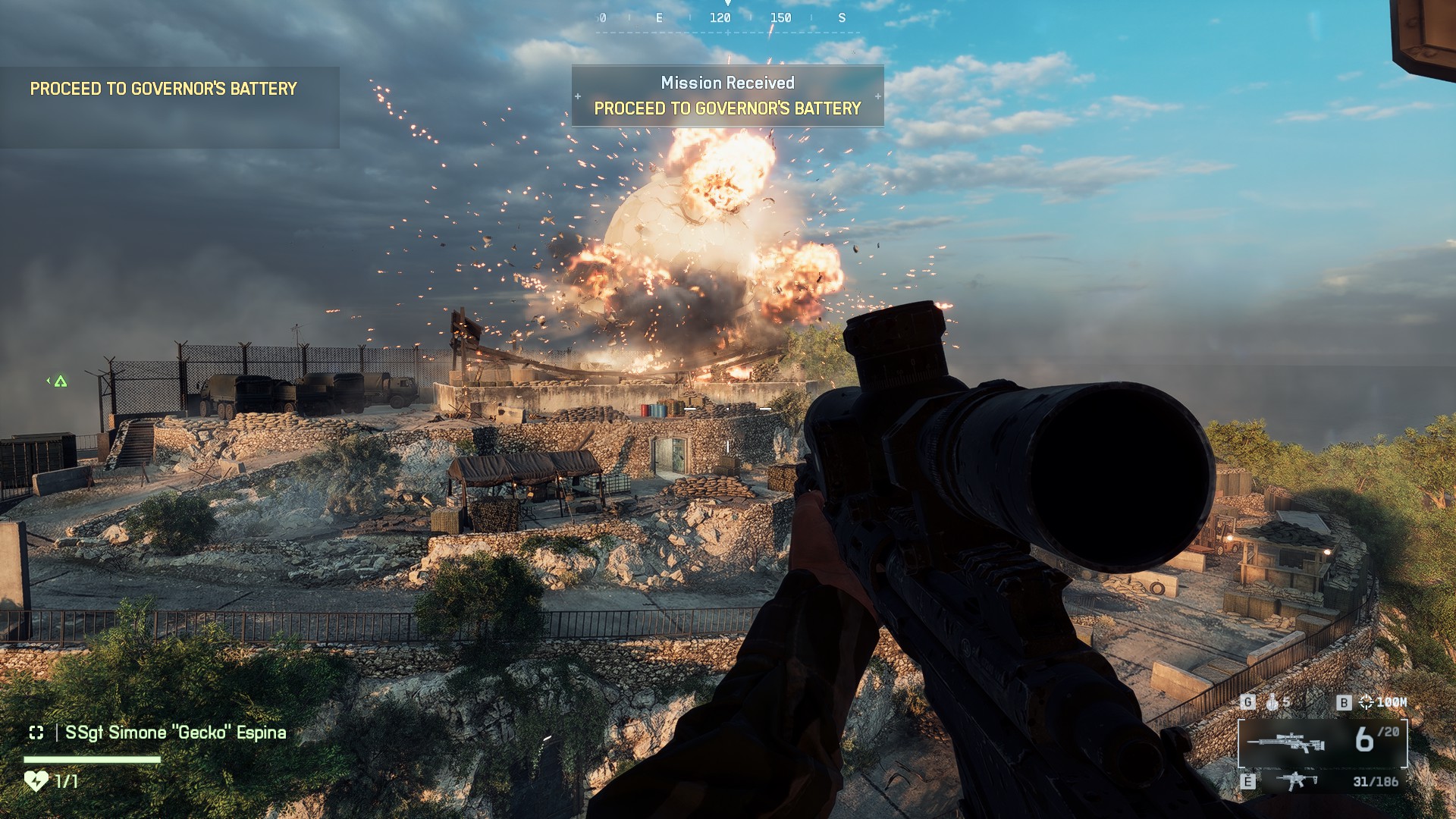Select the equipped sniper rifle weapon slot
Viewport: 1456px width, 819px height.
click(x=1322, y=742)
